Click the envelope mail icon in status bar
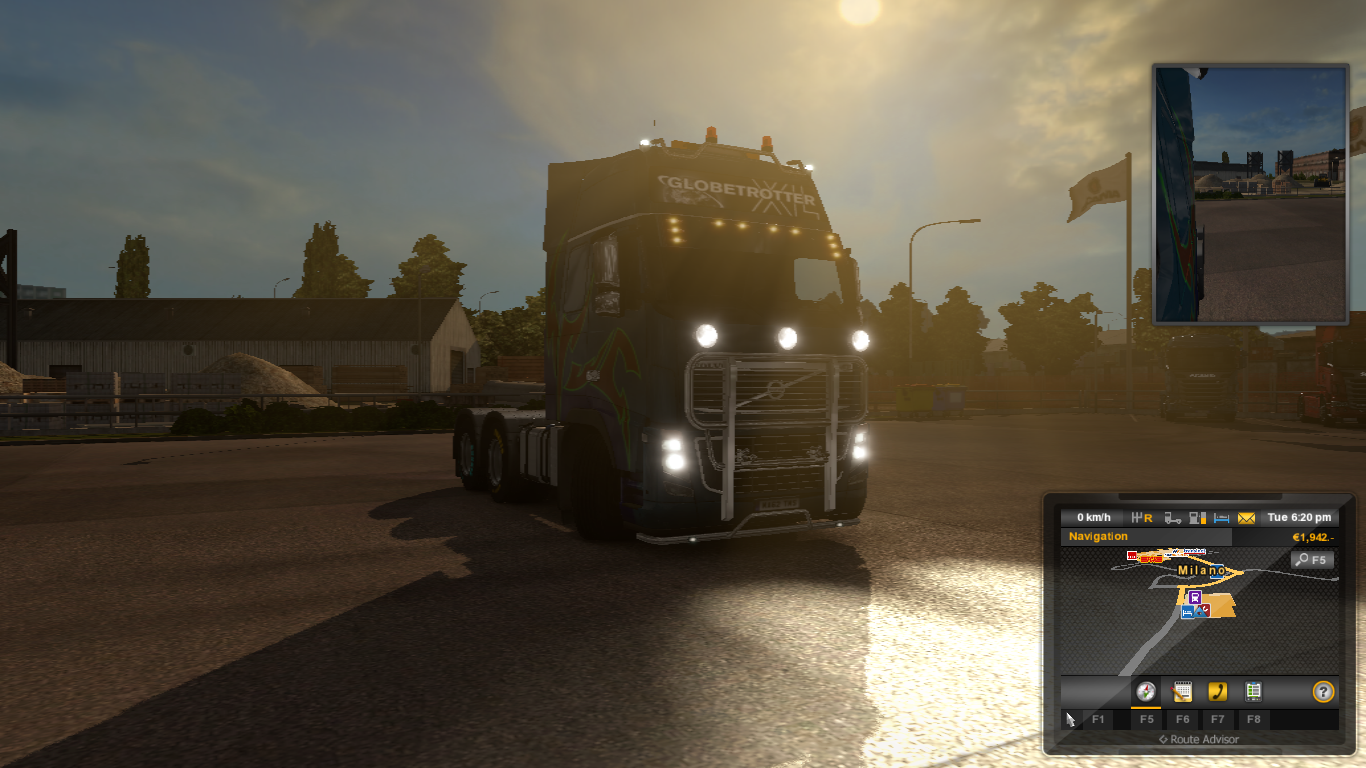The height and width of the screenshot is (768, 1366). pyautogui.click(x=1245, y=517)
